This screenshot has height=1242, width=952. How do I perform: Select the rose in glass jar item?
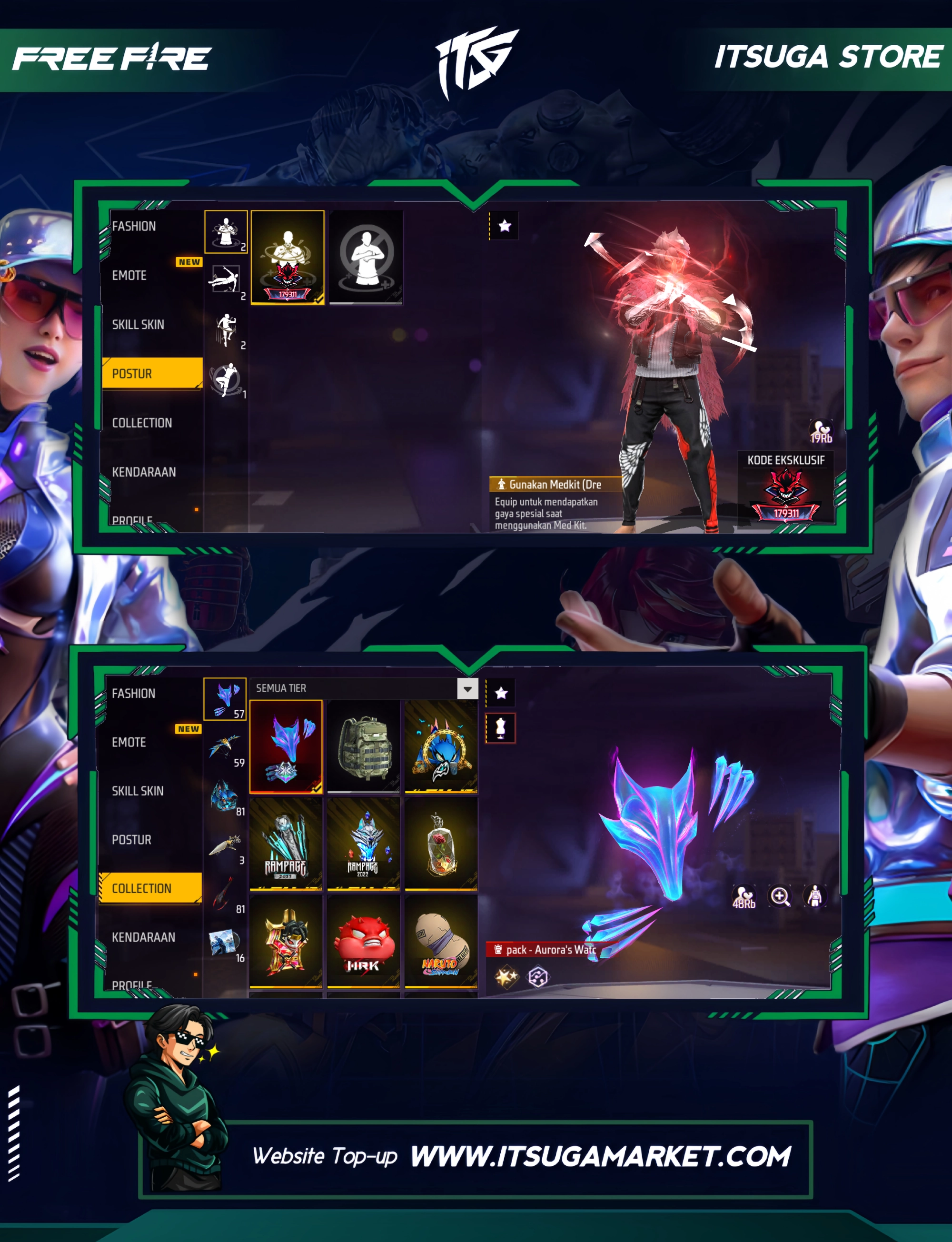tap(441, 844)
